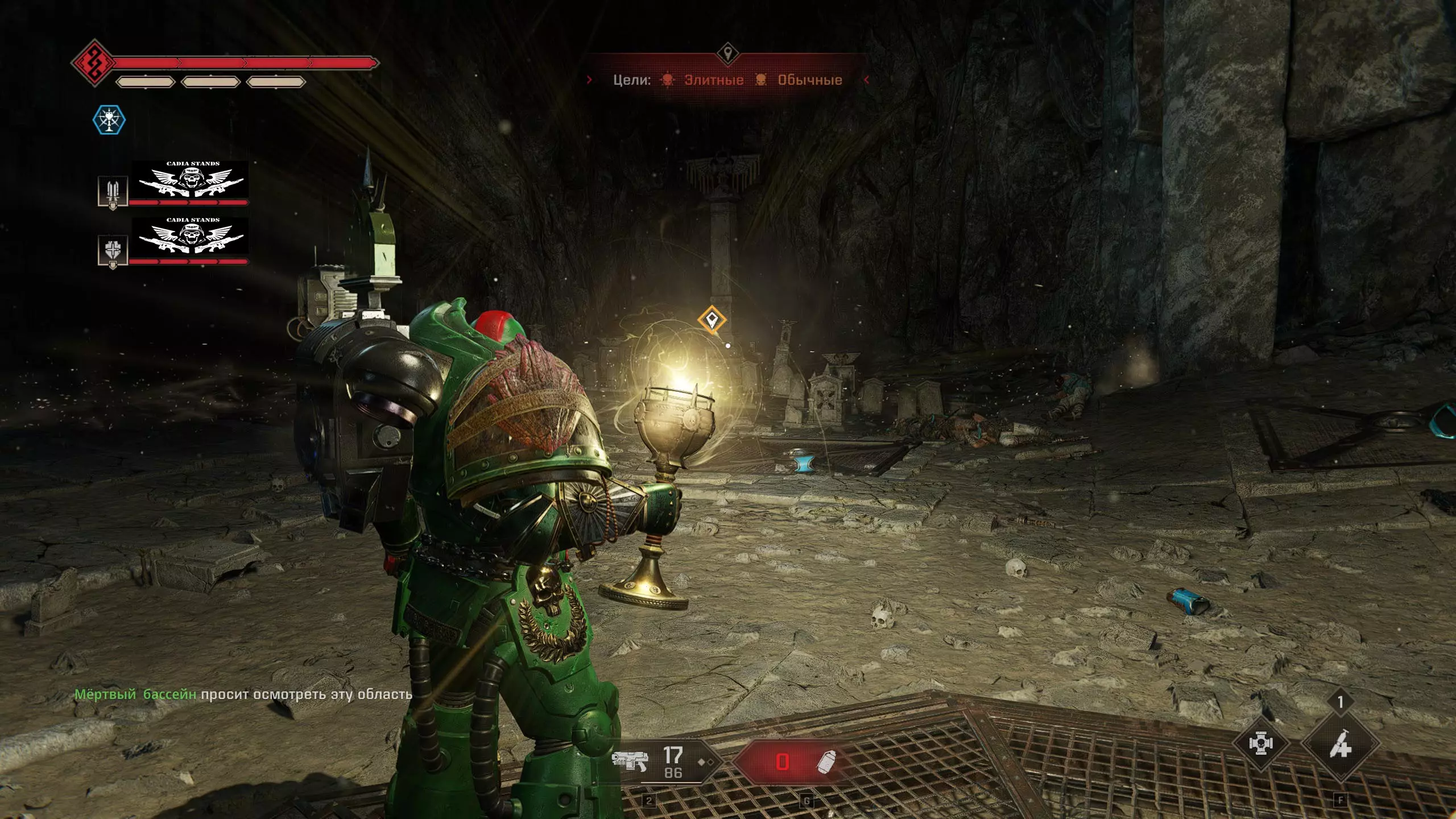Select the orange waypoint marker
1456x819 pixels.
[712, 320]
